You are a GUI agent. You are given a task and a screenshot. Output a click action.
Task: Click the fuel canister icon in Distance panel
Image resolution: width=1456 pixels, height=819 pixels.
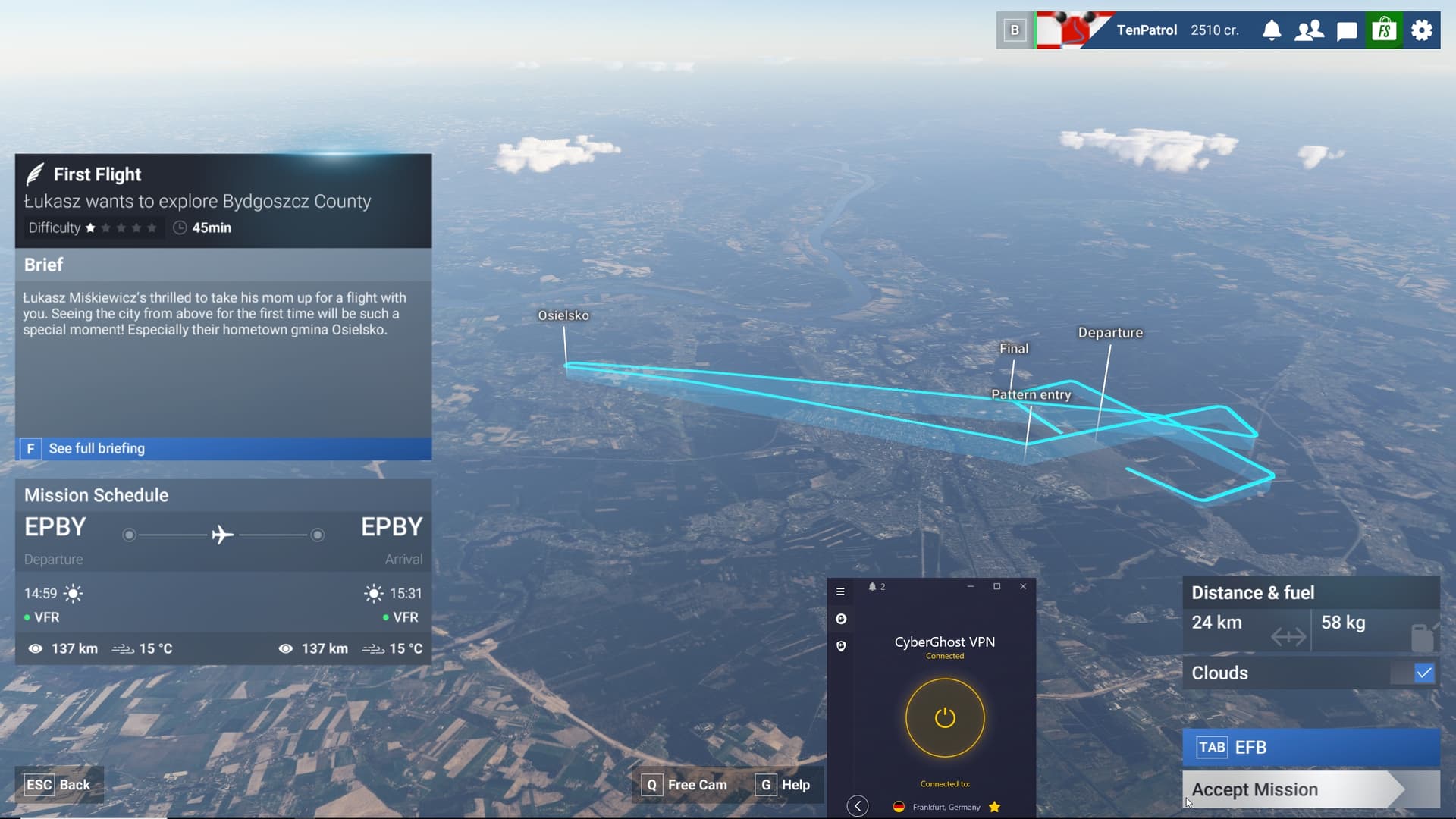[1424, 635]
